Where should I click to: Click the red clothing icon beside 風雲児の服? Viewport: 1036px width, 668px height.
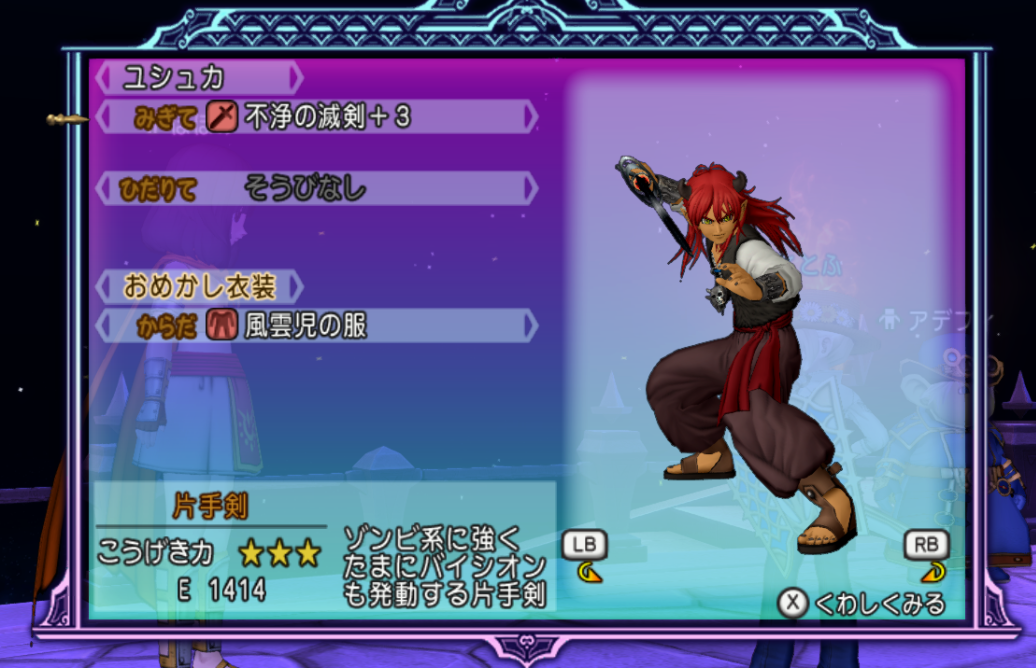[221, 325]
